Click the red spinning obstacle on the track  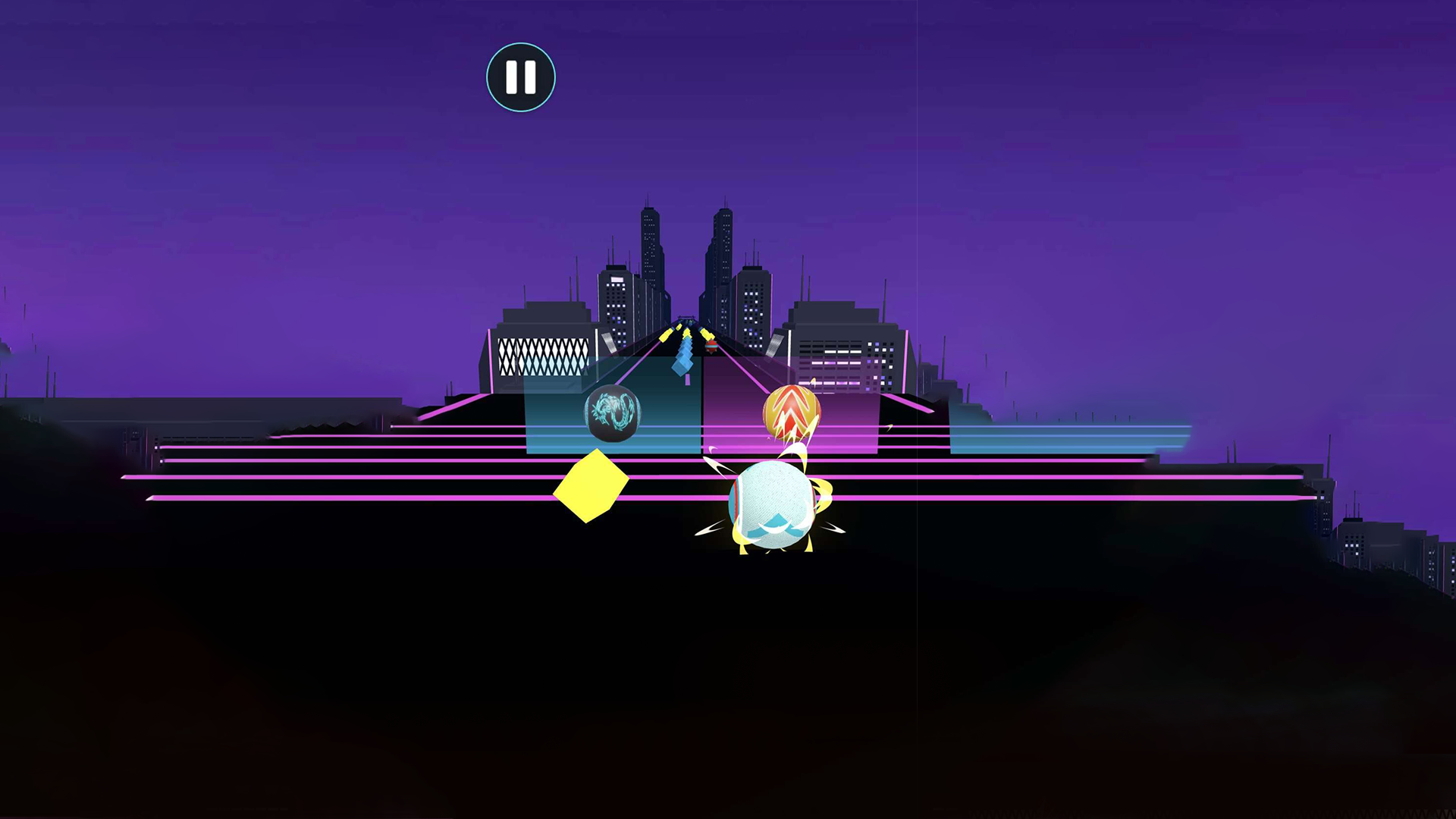tap(711, 347)
